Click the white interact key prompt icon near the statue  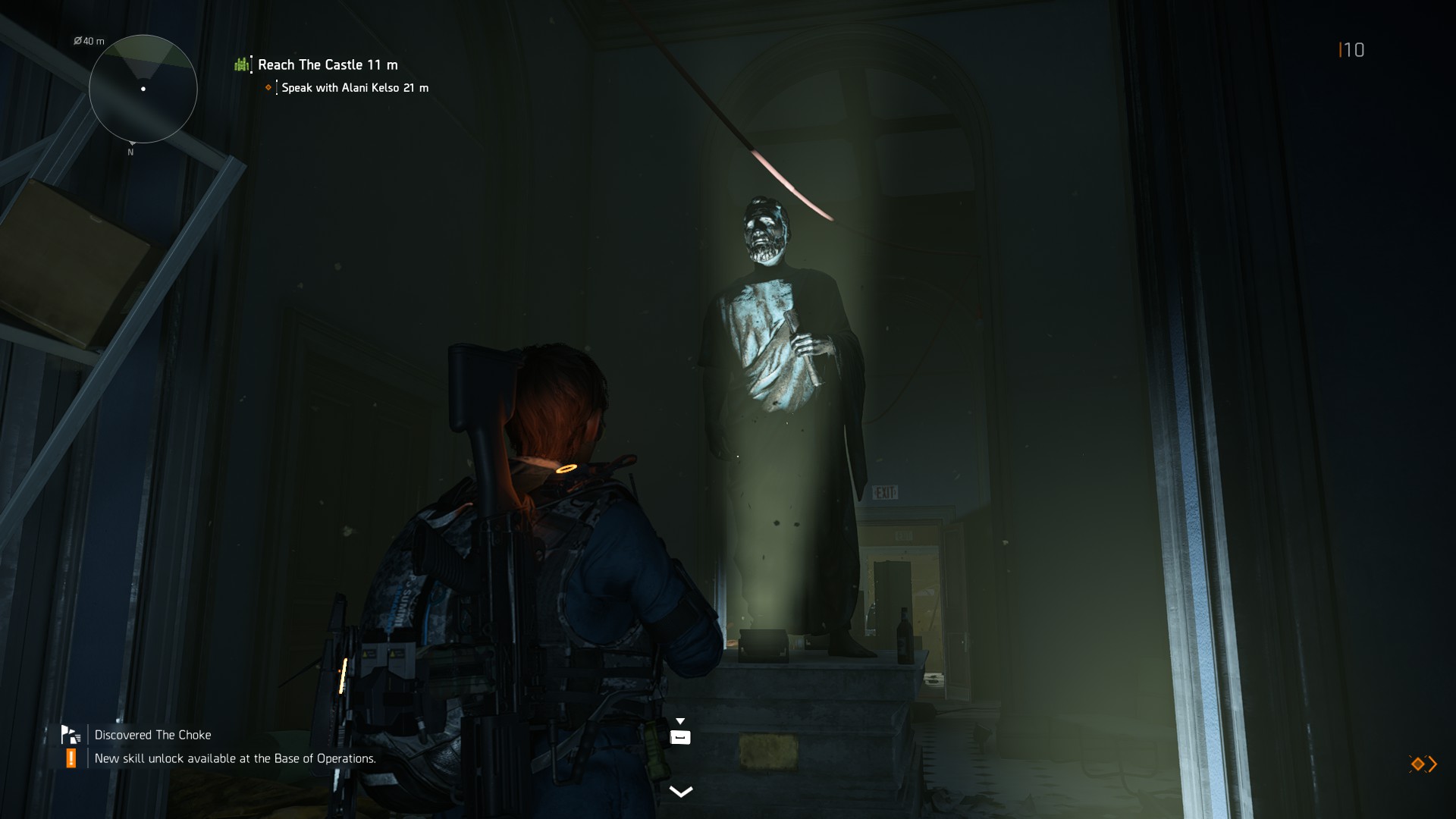click(680, 735)
